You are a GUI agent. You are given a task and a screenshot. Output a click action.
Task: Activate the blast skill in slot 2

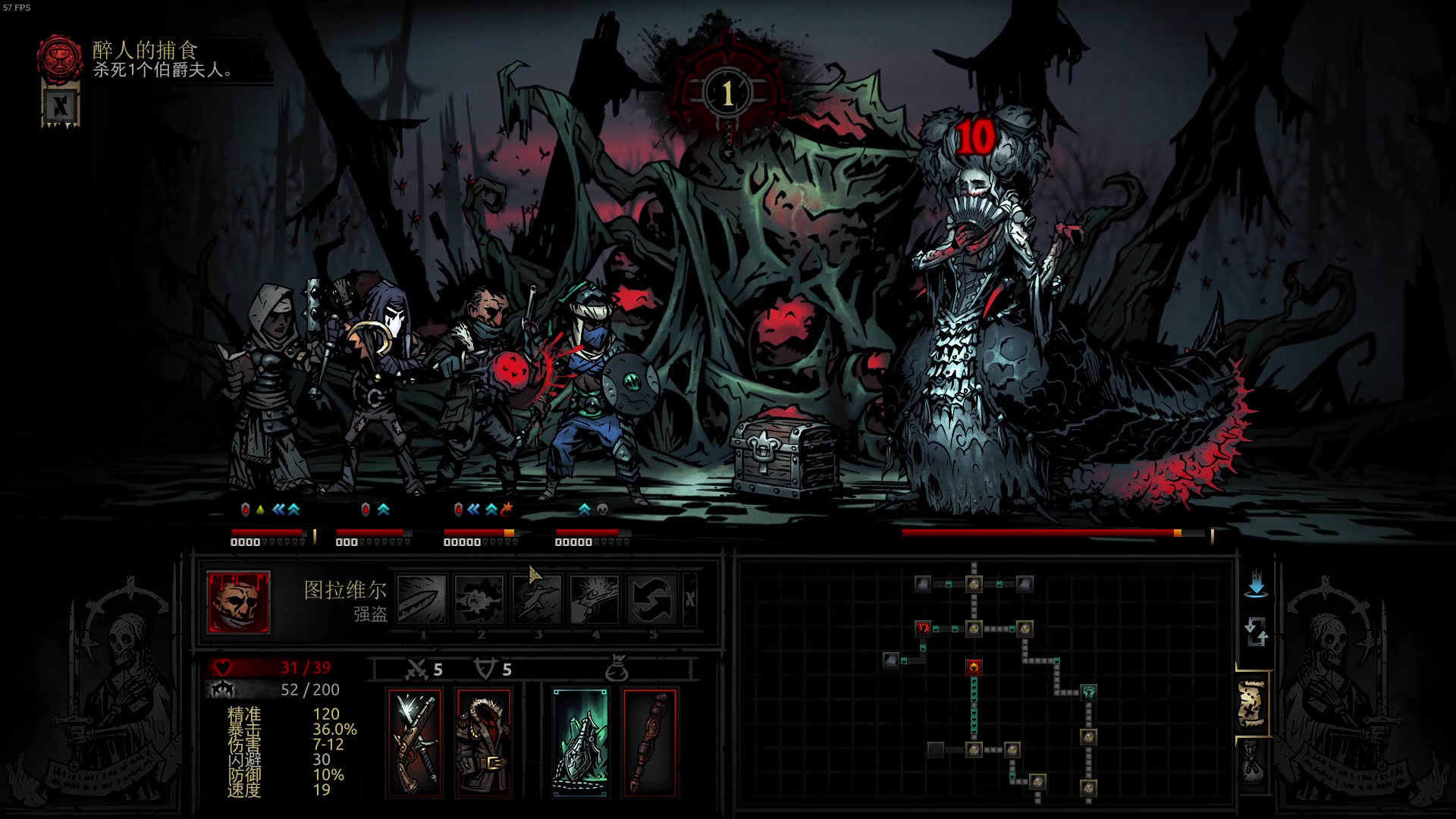coord(479,599)
